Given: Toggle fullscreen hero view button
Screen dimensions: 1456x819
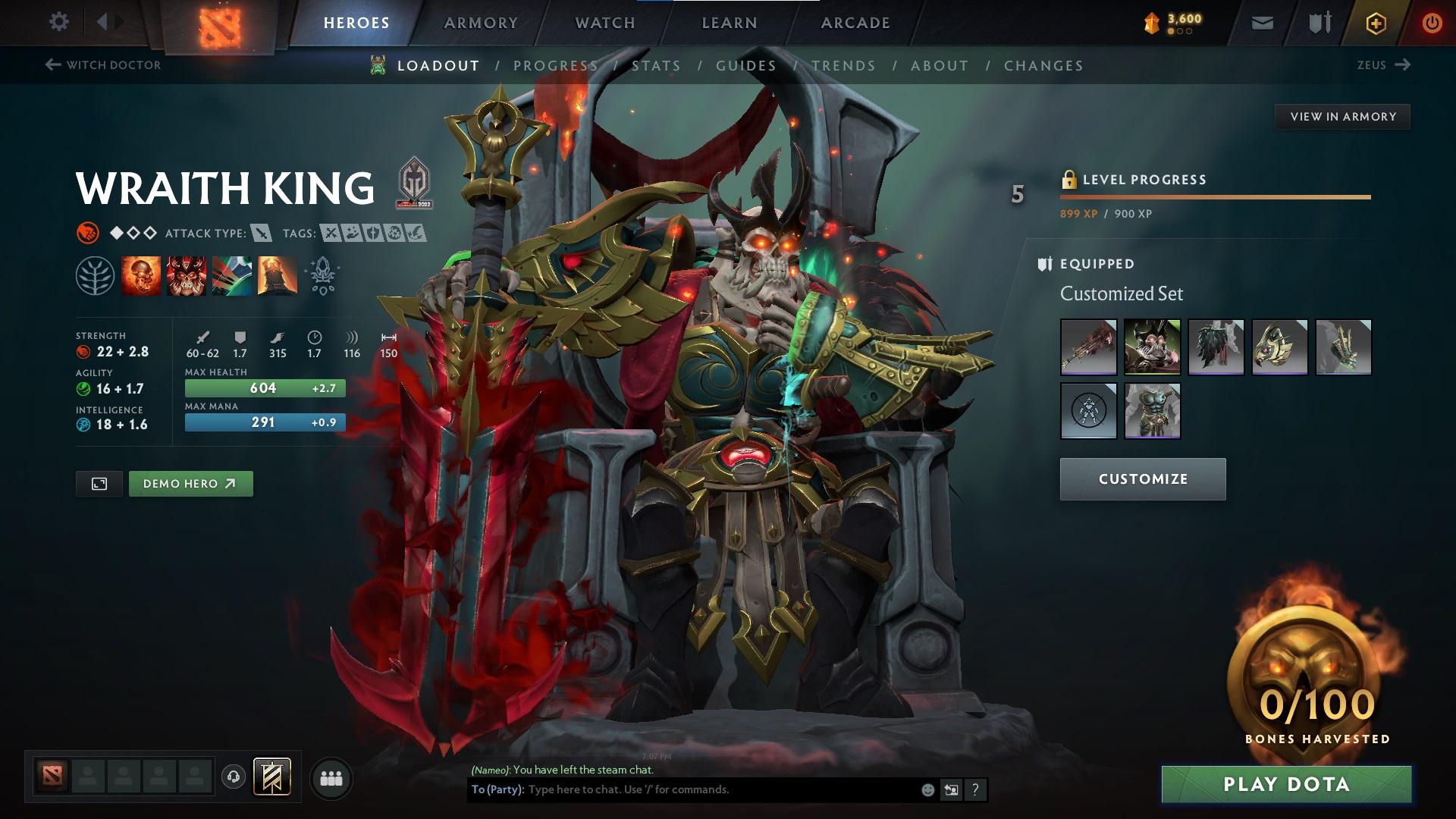Looking at the screenshot, I should (99, 484).
